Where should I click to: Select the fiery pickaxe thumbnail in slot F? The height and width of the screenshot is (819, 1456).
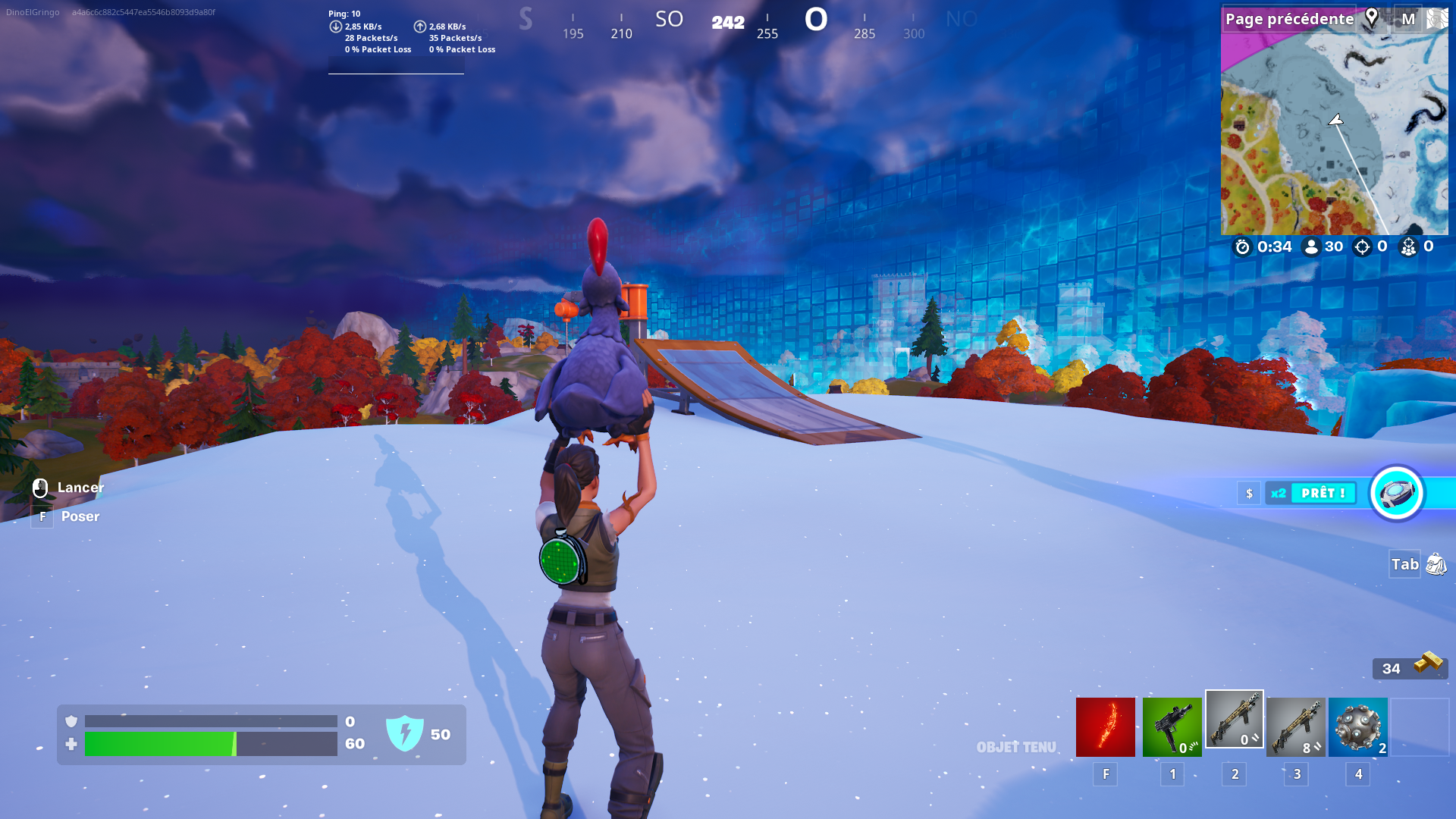(1105, 726)
